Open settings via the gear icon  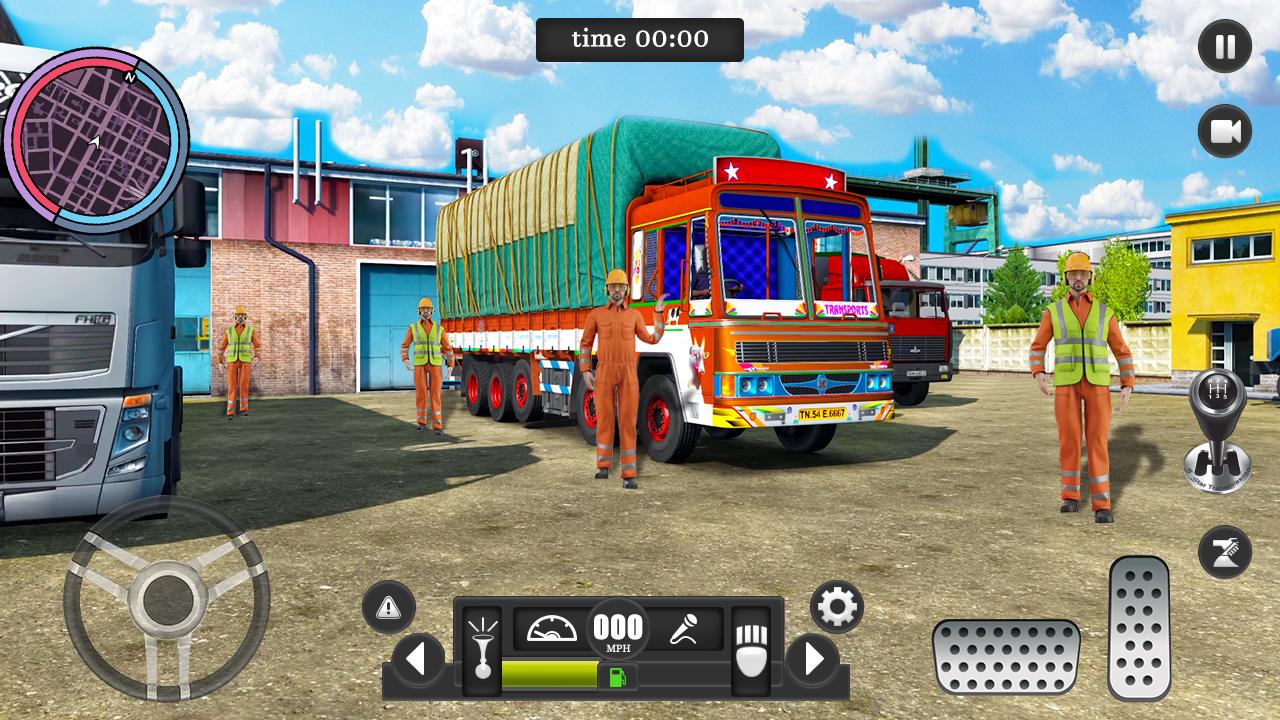[837, 606]
